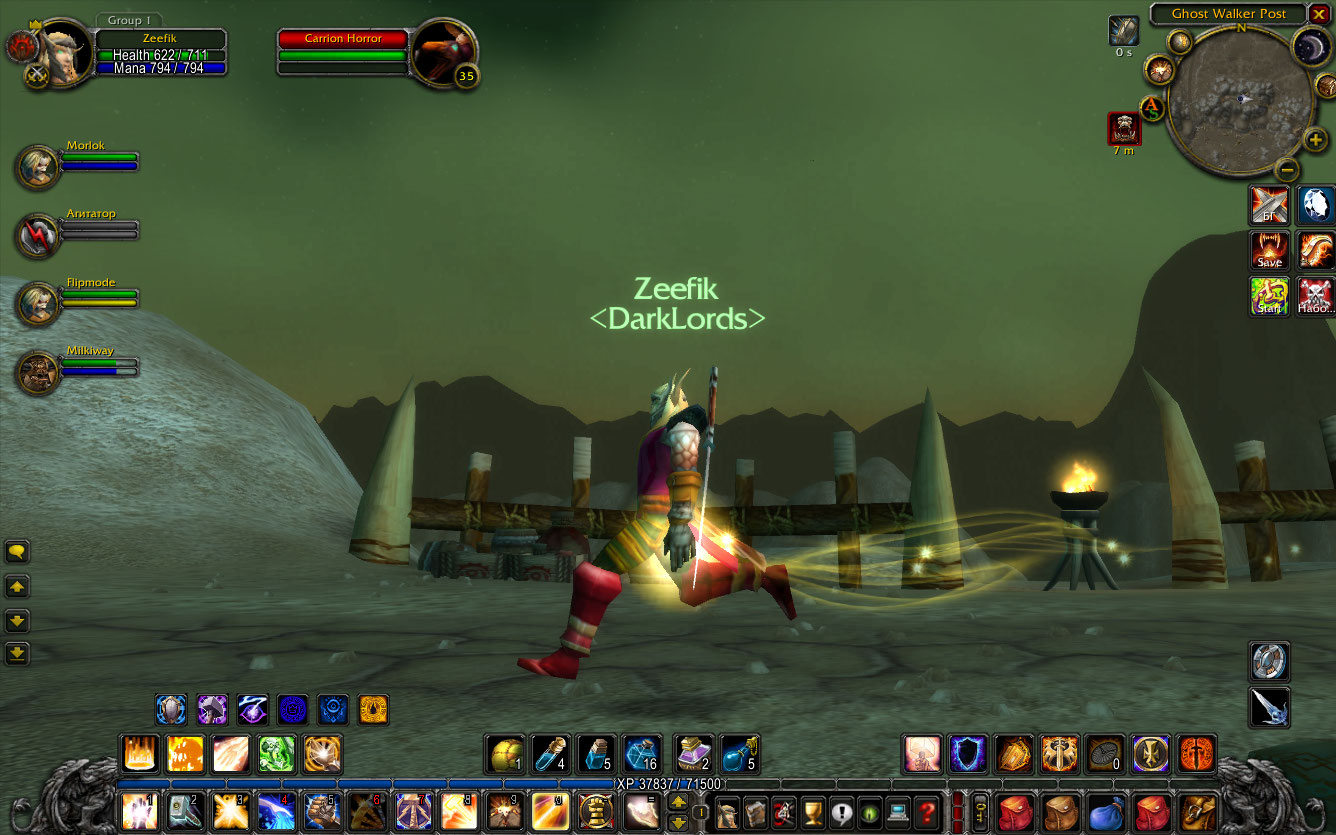Cast the ability in action slot 1
Viewport: 1336px width, 835px height.
[139, 810]
